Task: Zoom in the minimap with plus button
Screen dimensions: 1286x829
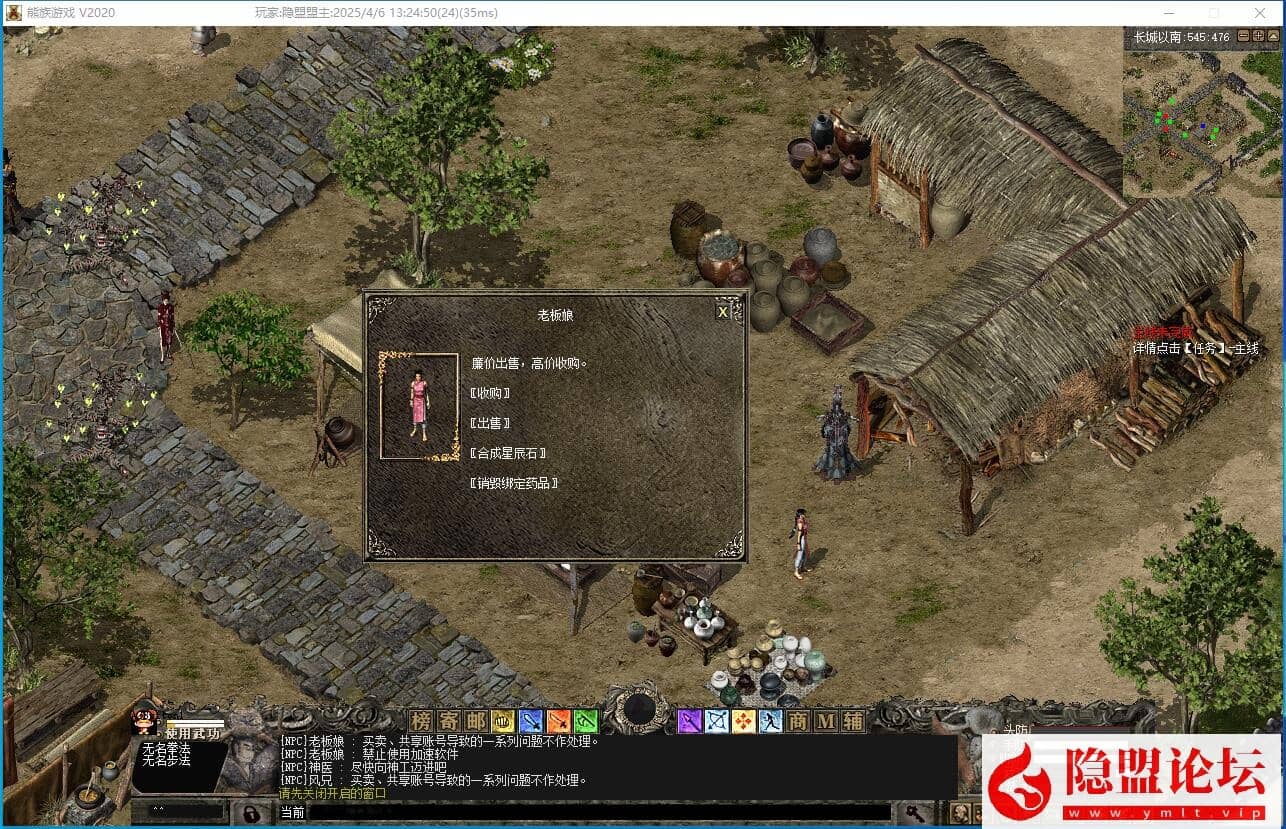Action: pos(1258,36)
